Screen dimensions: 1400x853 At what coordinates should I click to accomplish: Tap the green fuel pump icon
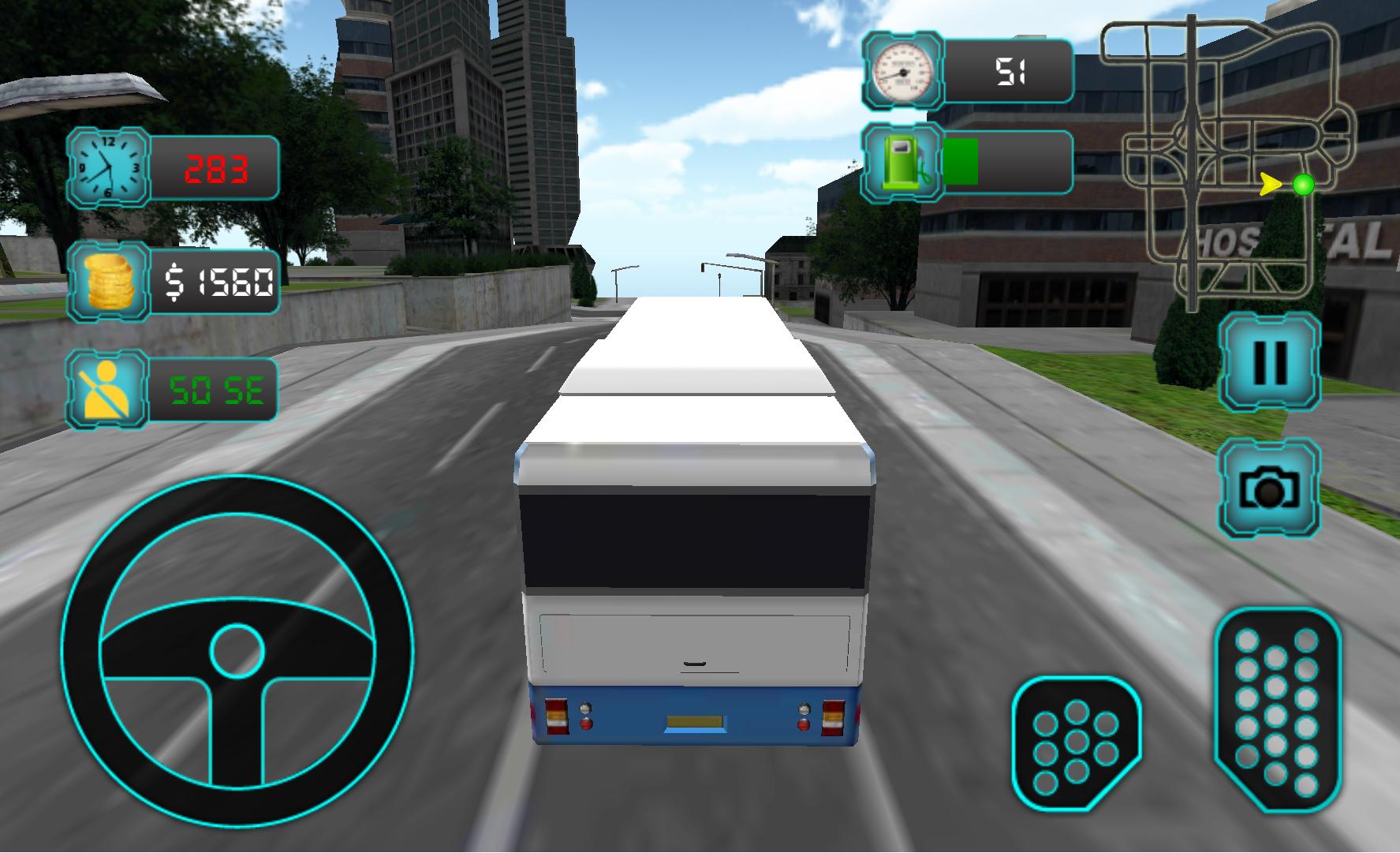pos(900,161)
